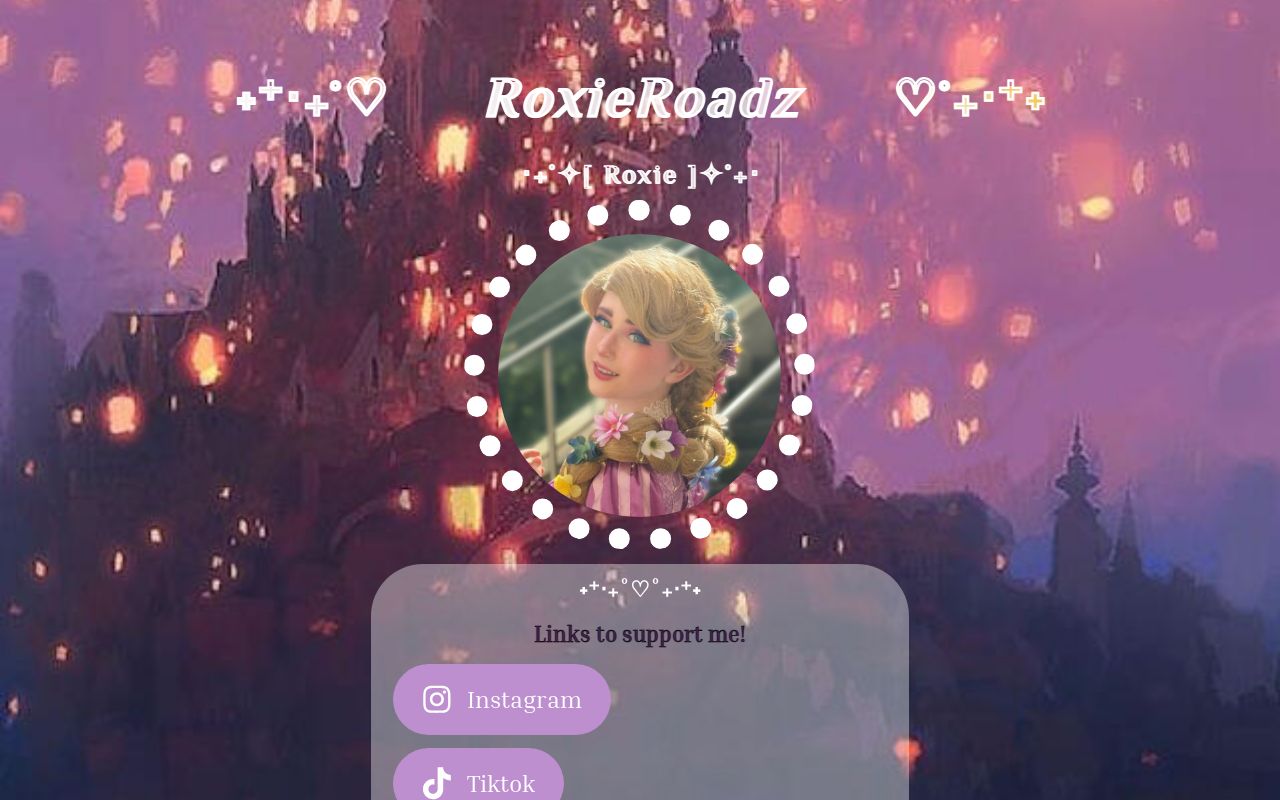Open the Instagram link button
The width and height of the screenshot is (1280, 800).
pyautogui.click(x=502, y=699)
